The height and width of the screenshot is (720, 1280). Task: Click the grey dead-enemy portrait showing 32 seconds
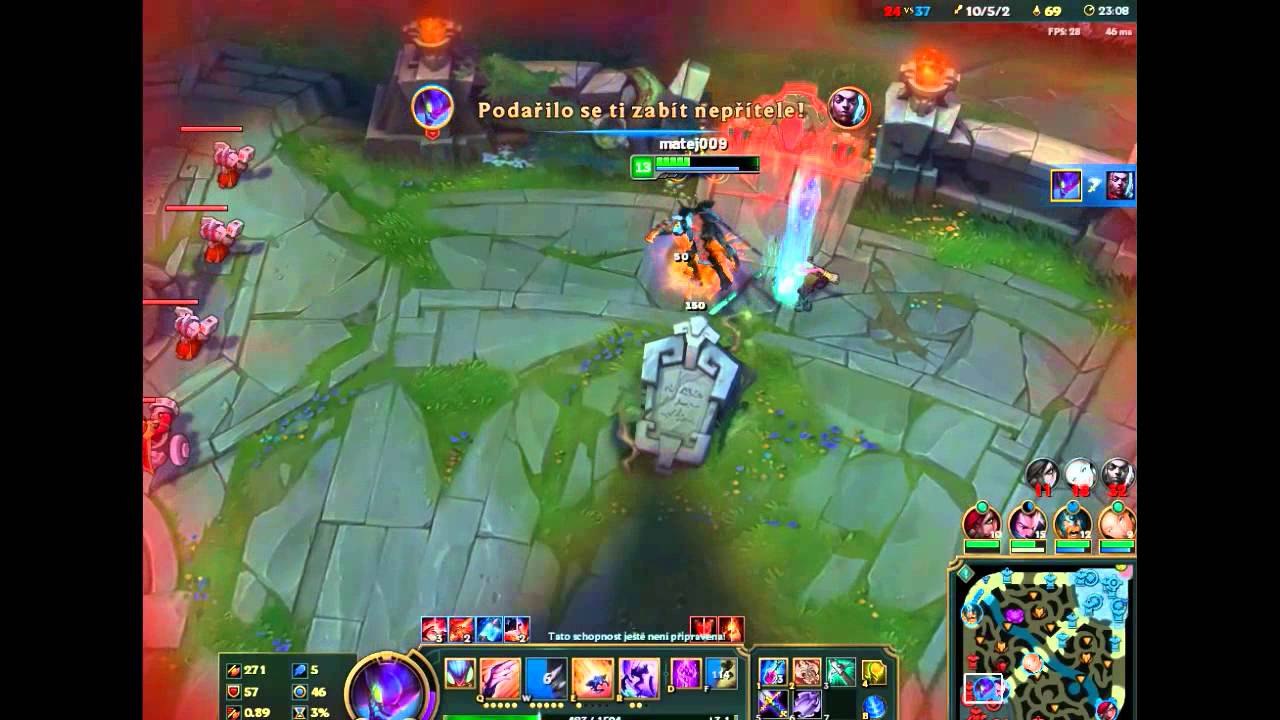pos(1118,471)
